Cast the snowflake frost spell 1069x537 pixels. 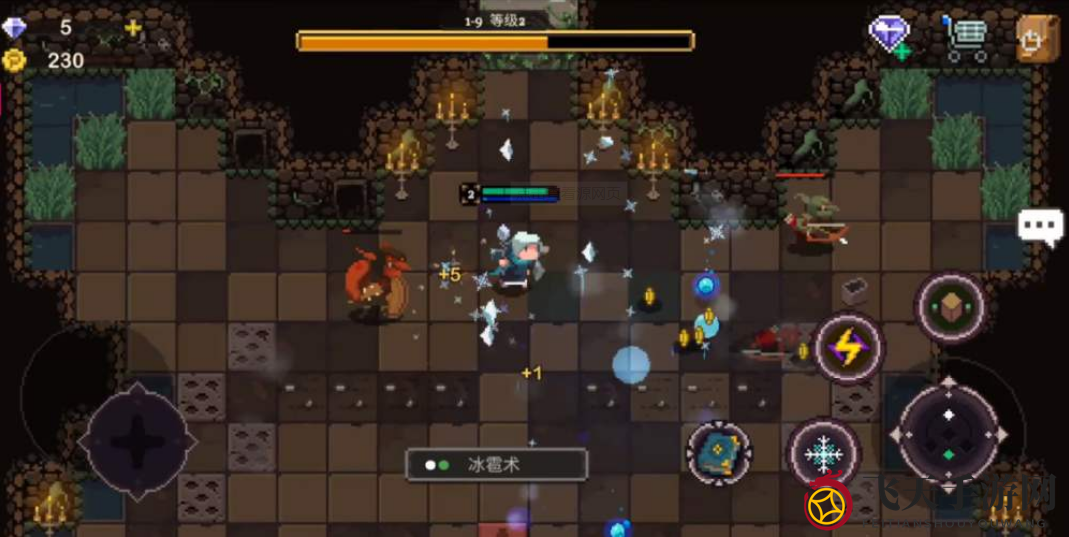pos(823,454)
